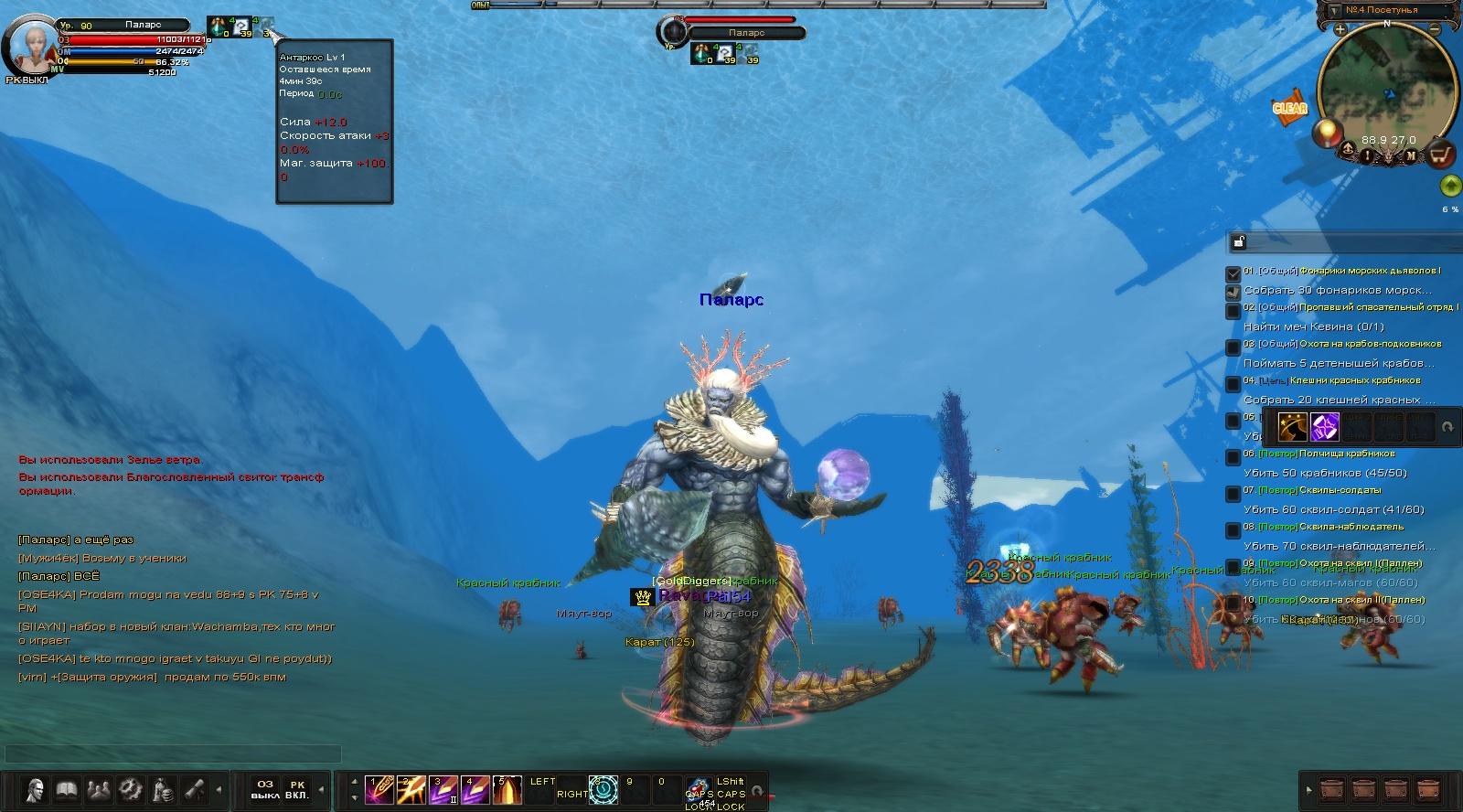Open the shop cart button

[x=1440, y=155]
